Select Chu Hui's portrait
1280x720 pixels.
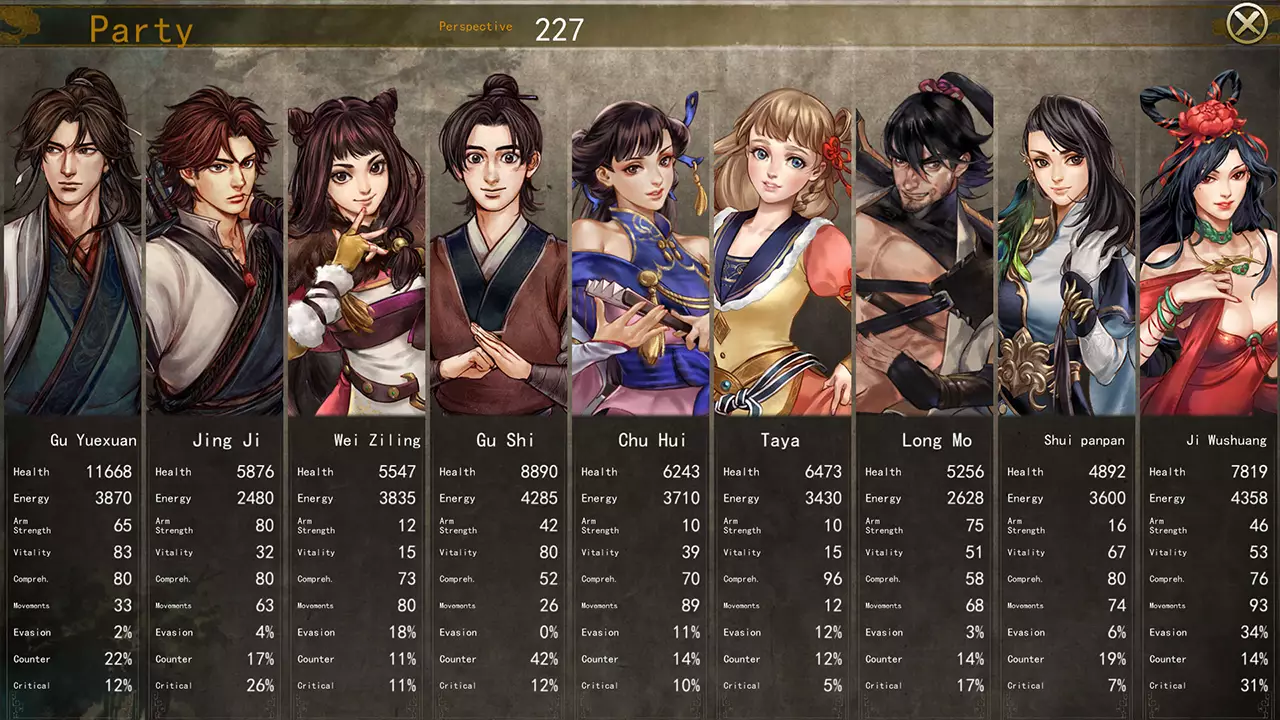(x=641, y=240)
